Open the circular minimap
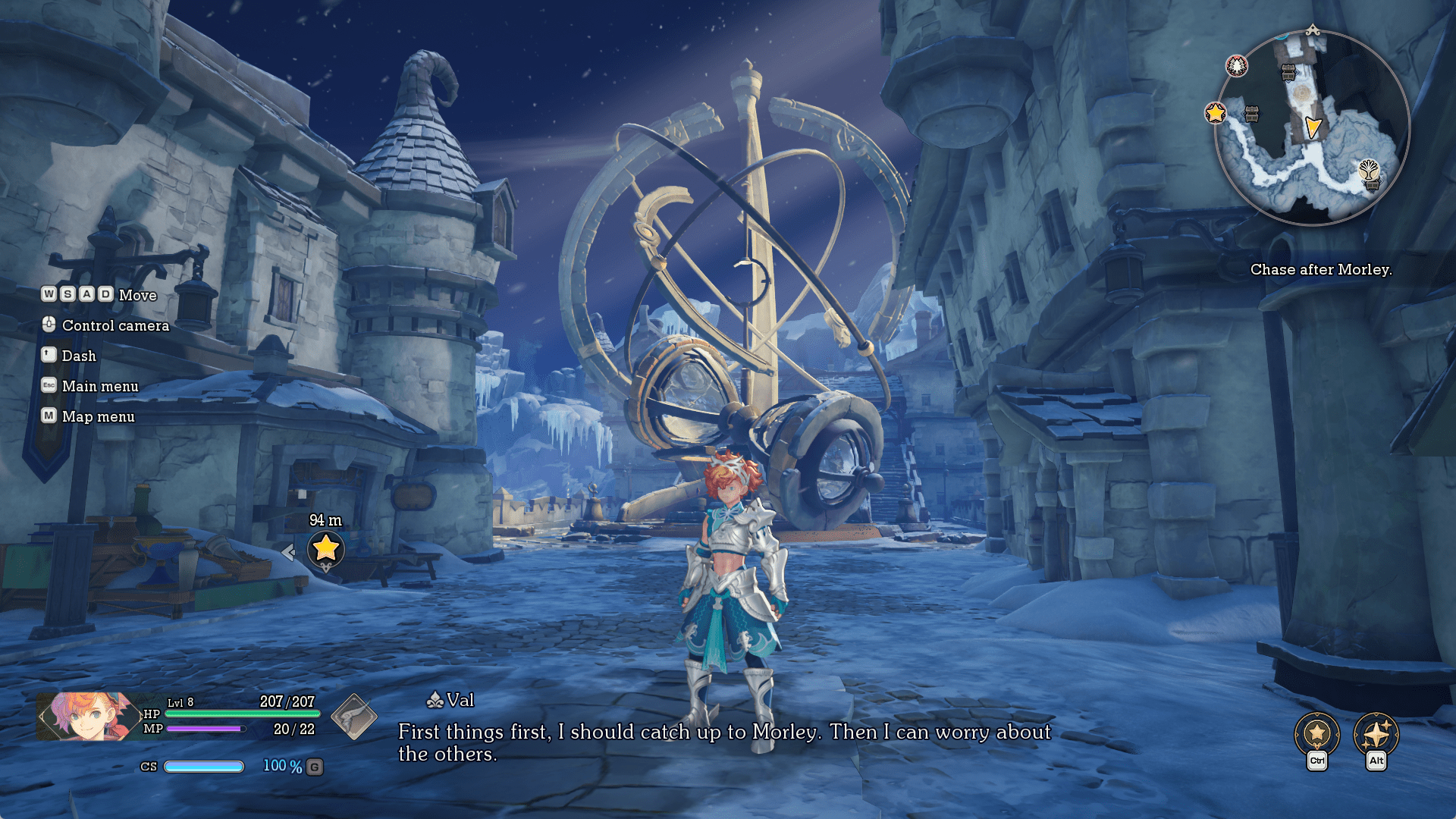The width and height of the screenshot is (1456, 819). [1312, 127]
